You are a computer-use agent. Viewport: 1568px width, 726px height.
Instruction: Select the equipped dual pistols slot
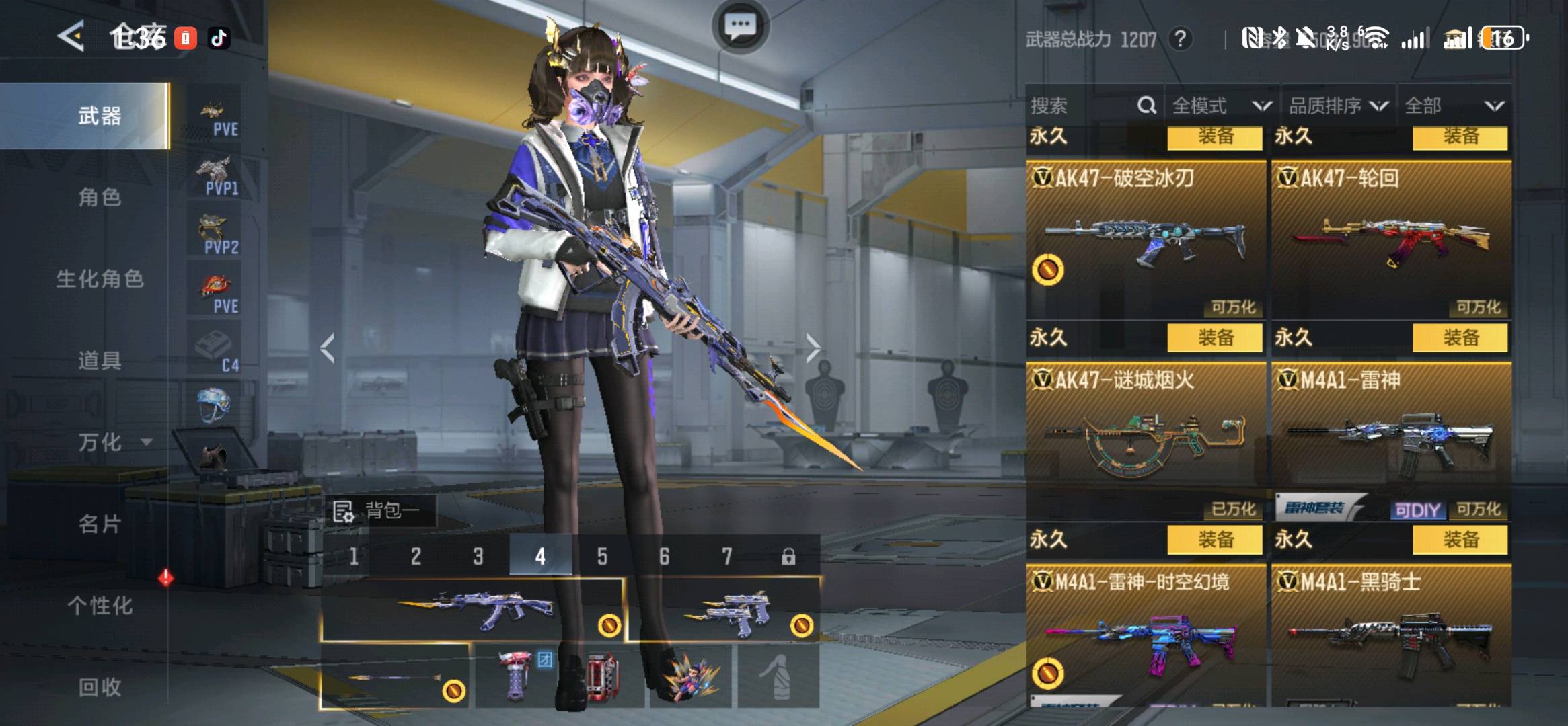pyautogui.click(x=723, y=610)
